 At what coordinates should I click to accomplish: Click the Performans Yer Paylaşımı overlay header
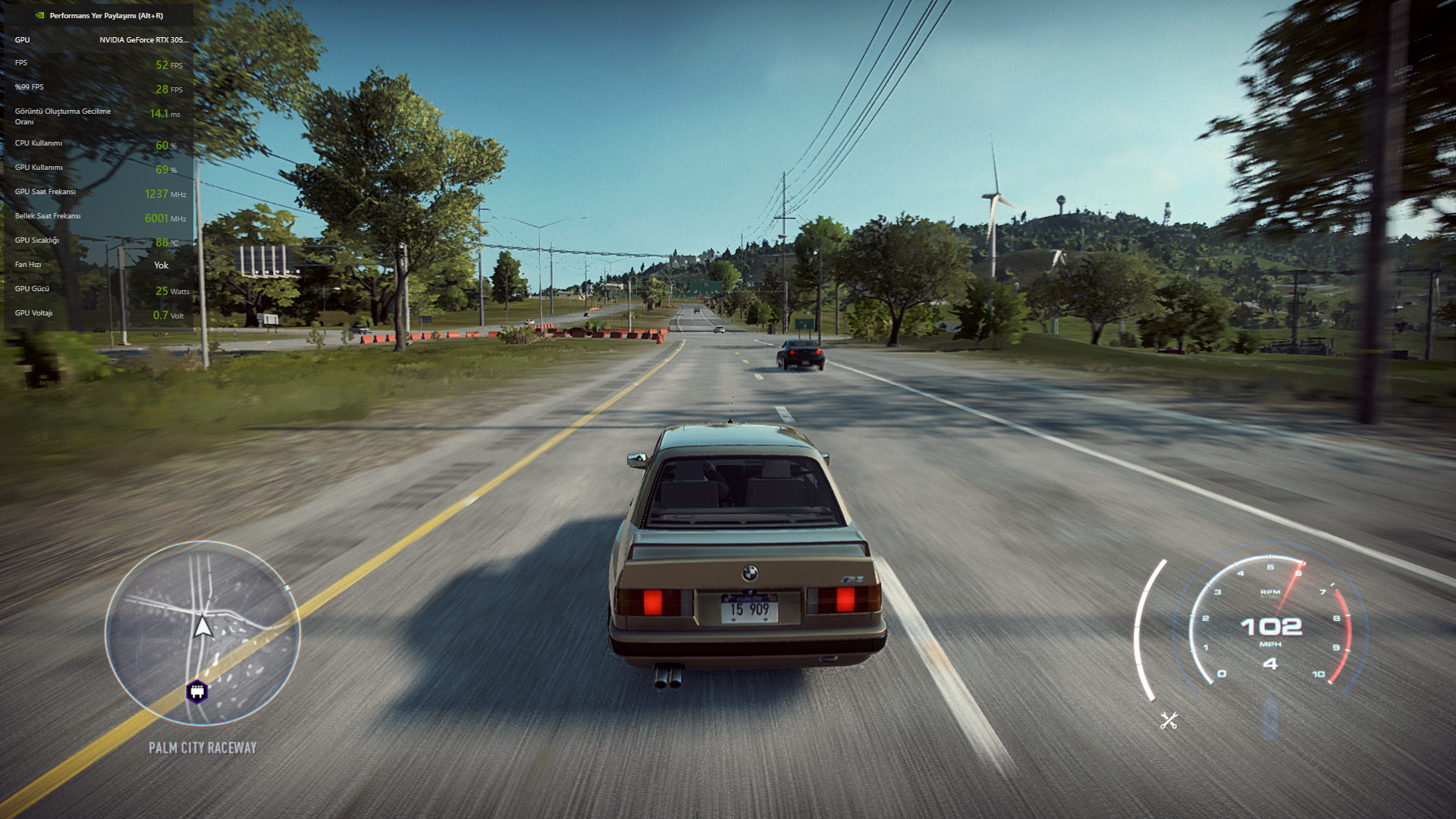(x=105, y=15)
